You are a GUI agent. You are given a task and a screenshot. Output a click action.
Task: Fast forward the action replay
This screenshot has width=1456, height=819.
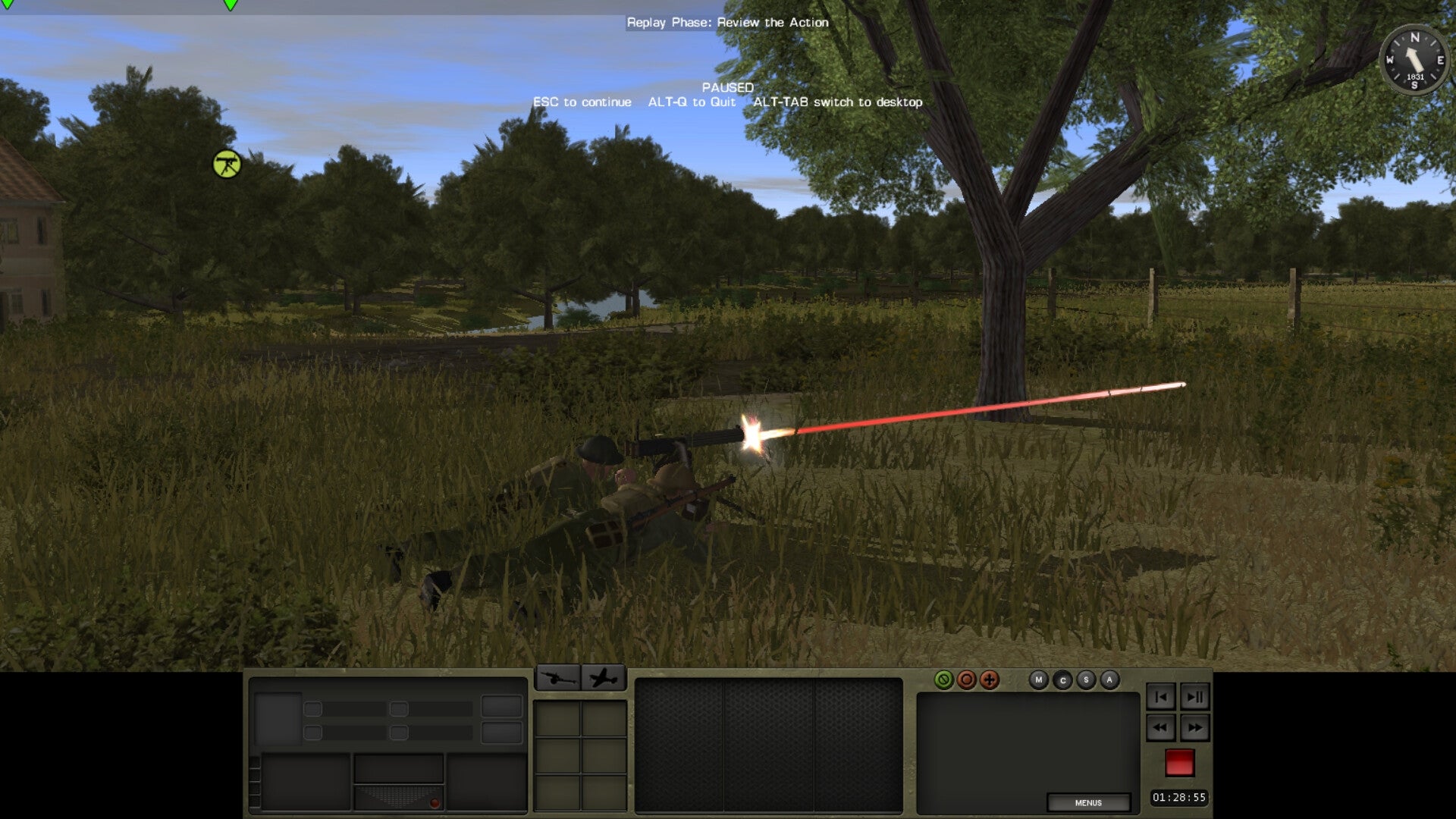click(1195, 727)
